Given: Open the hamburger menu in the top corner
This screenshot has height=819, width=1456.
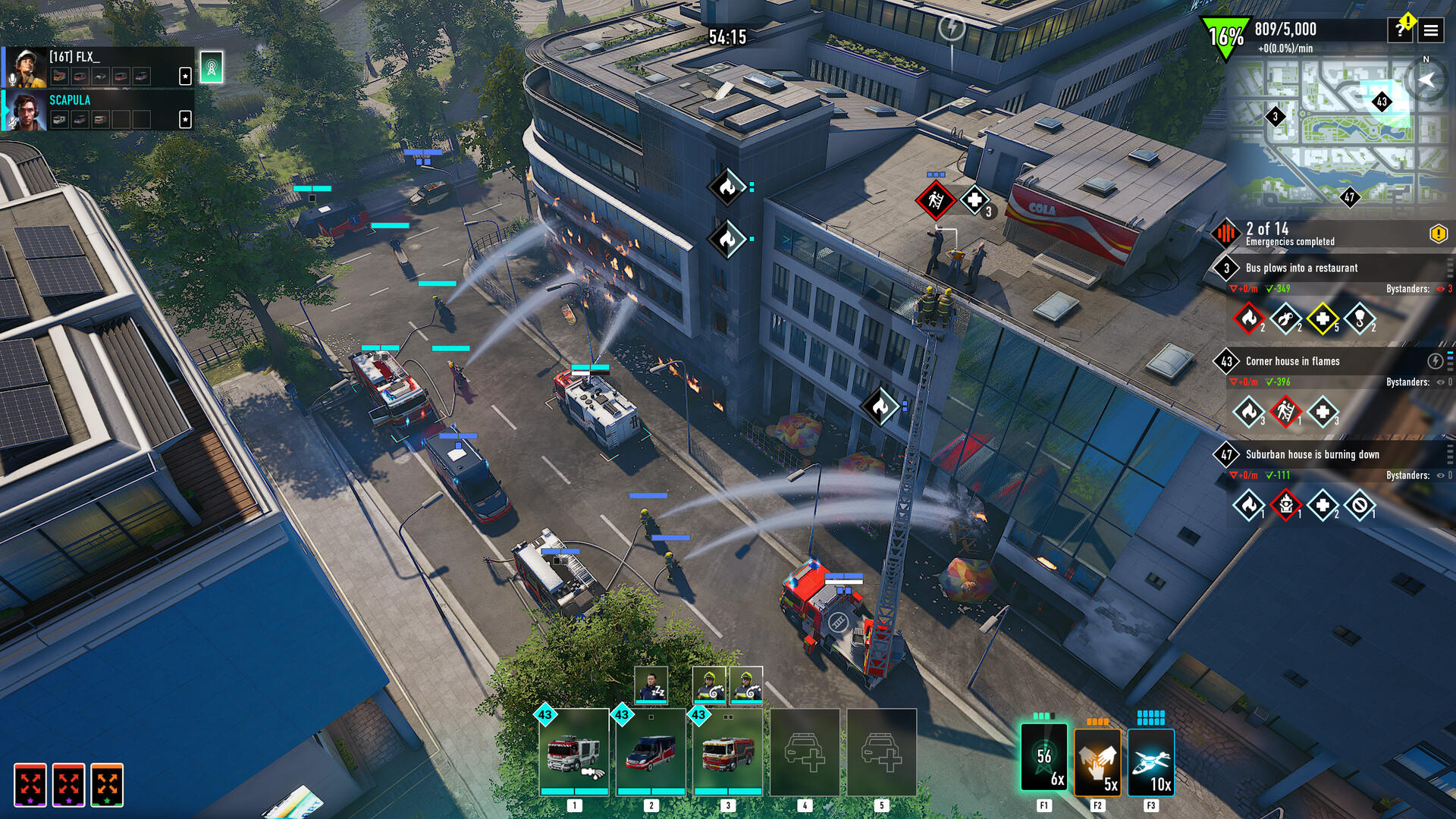Looking at the screenshot, I should pyautogui.click(x=1432, y=31).
